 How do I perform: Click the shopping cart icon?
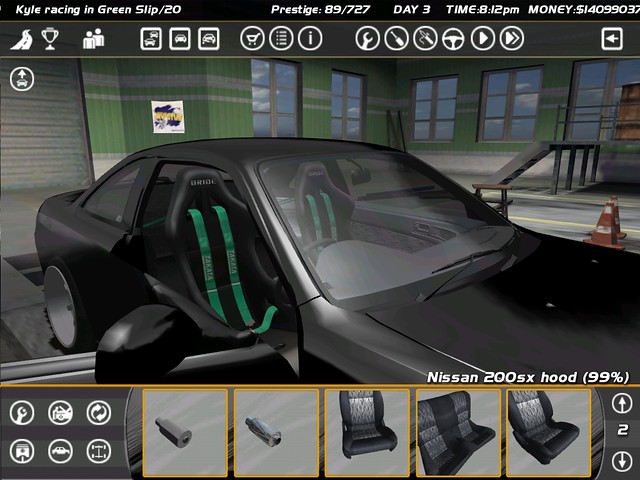point(253,39)
